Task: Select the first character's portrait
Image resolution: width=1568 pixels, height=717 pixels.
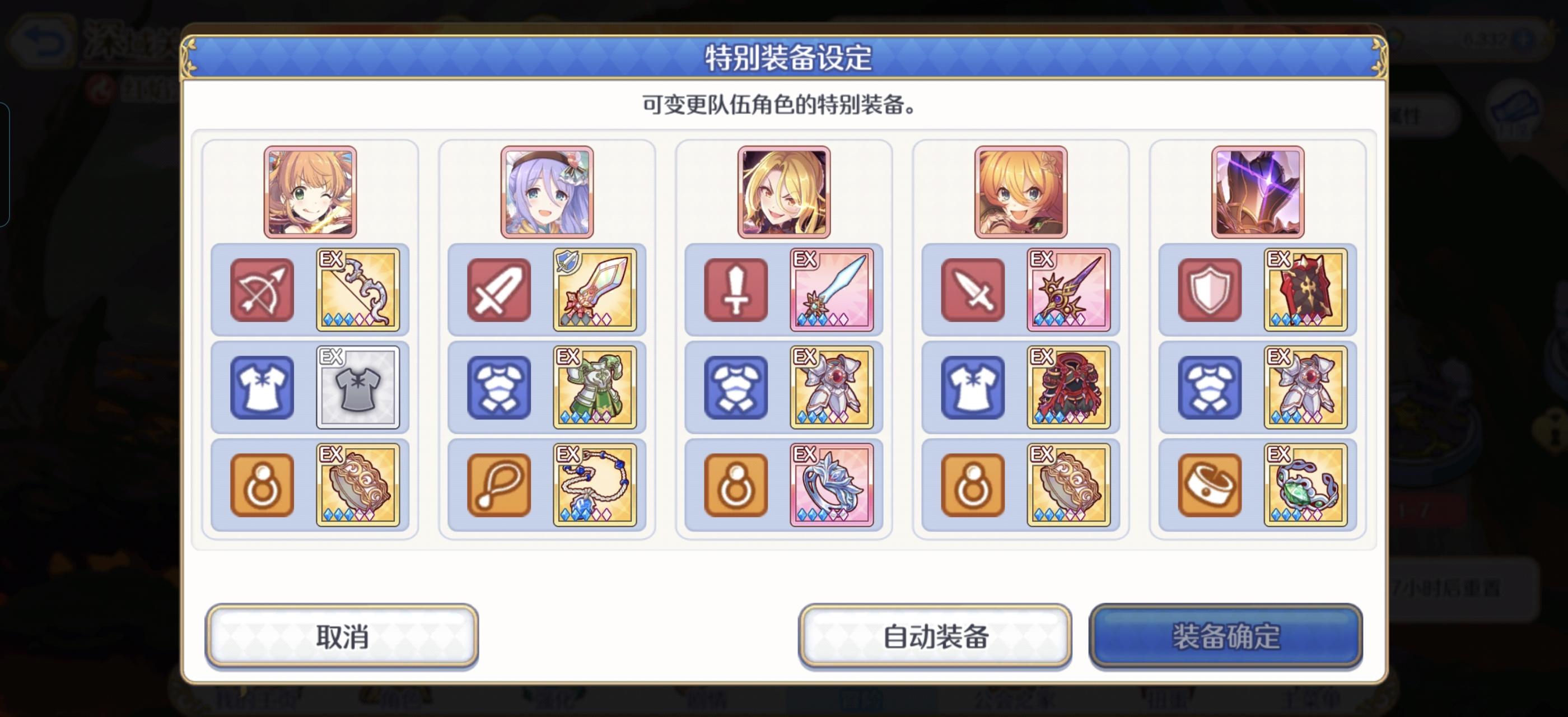Action: [x=309, y=192]
